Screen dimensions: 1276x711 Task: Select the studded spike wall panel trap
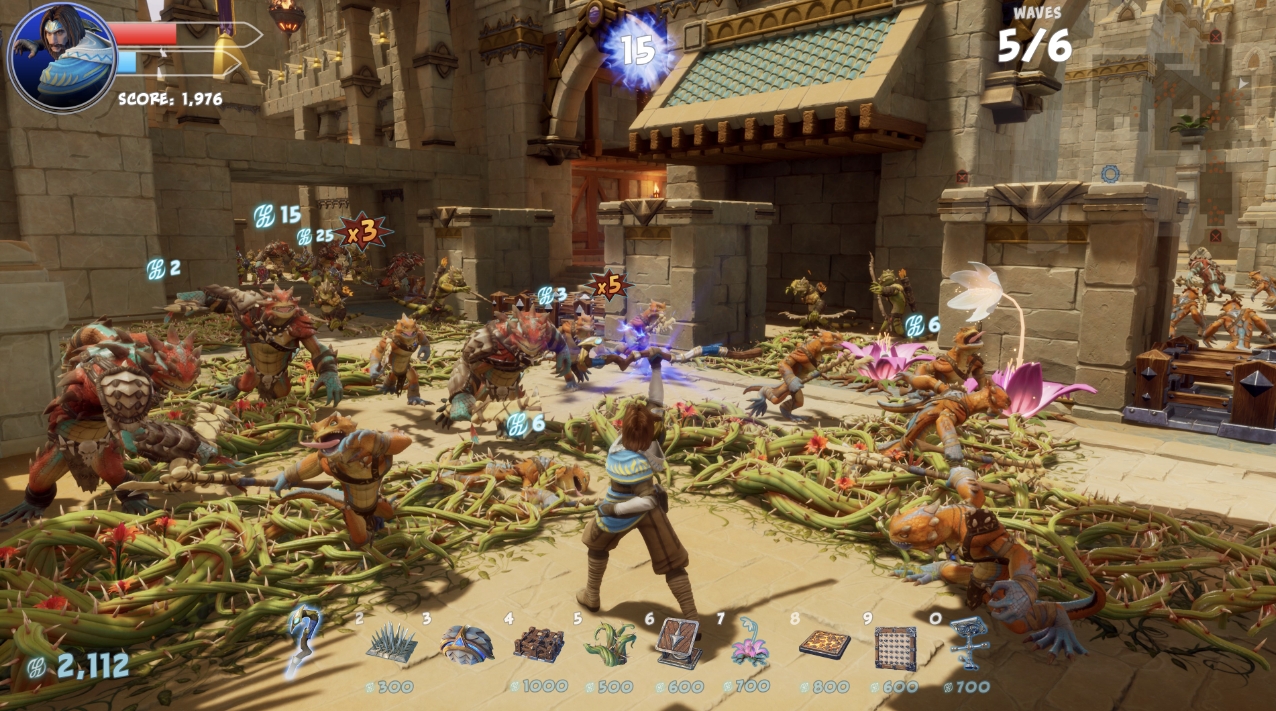click(x=895, y=647)
